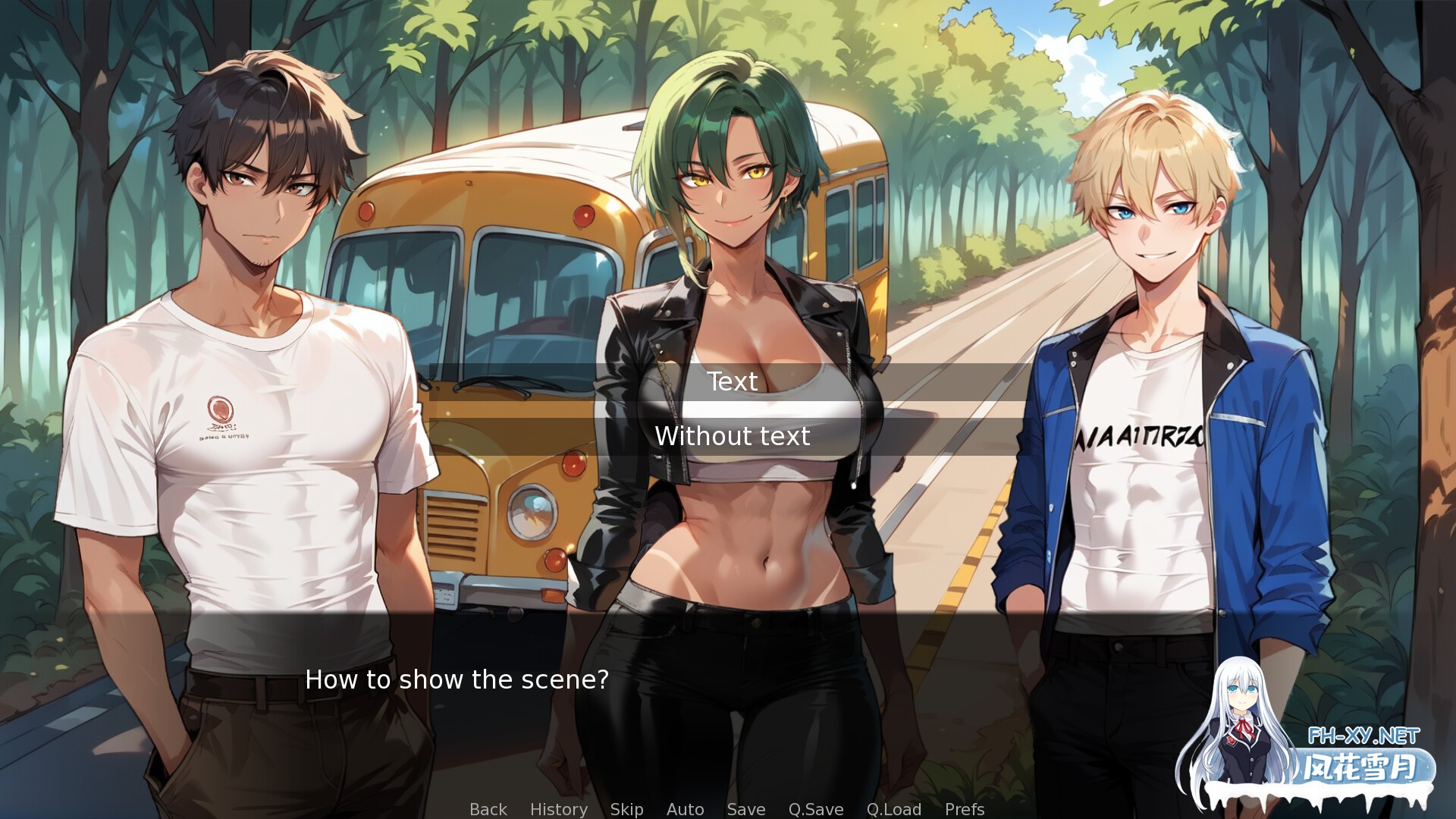1456x819 pixels.
Task: Quick save with Q.Save
Action: (815, 809)
